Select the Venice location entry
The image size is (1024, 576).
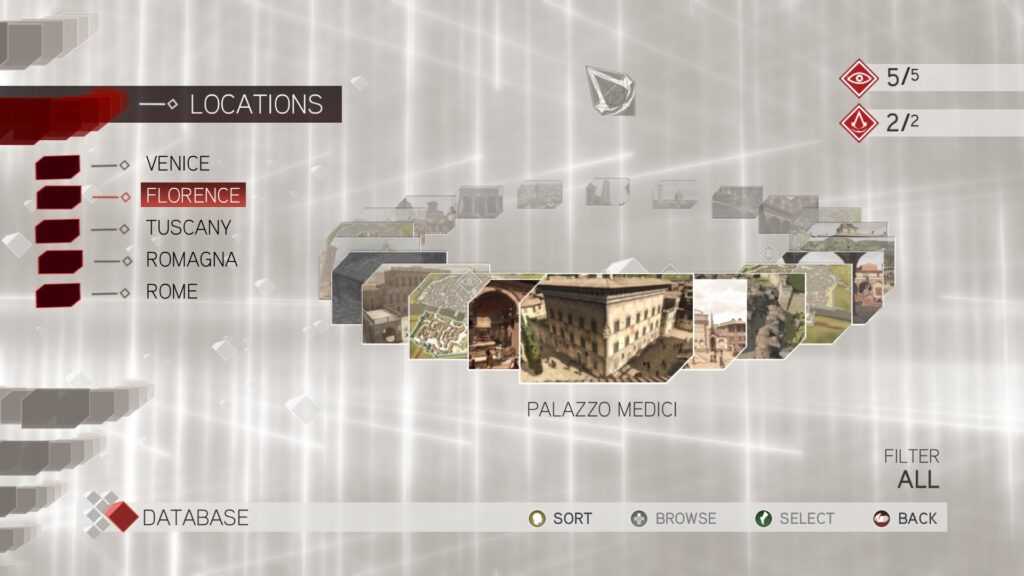177,163
